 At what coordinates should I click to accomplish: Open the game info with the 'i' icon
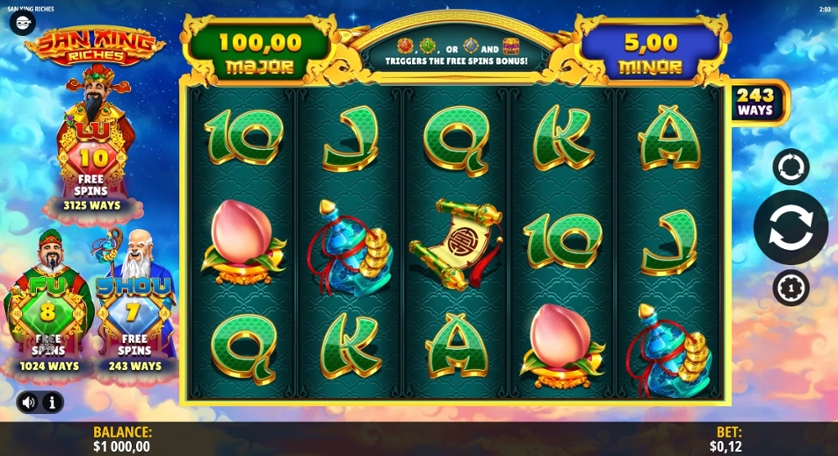coord(52,402)
